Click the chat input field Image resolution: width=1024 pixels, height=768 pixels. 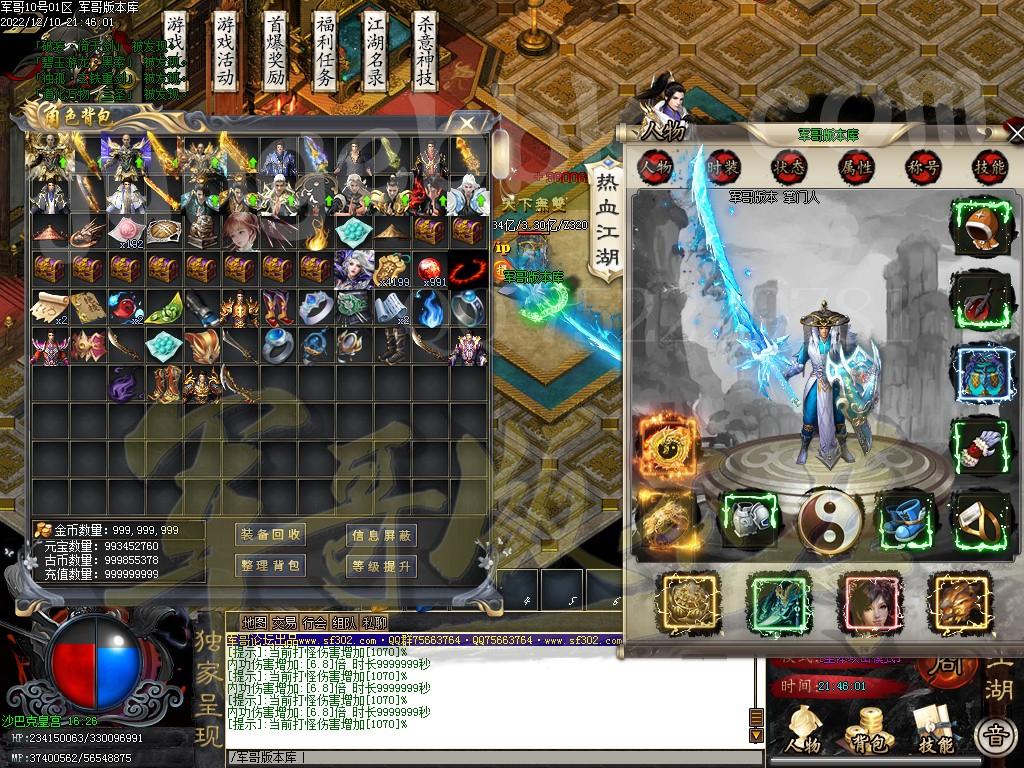[x=490, y=757]
